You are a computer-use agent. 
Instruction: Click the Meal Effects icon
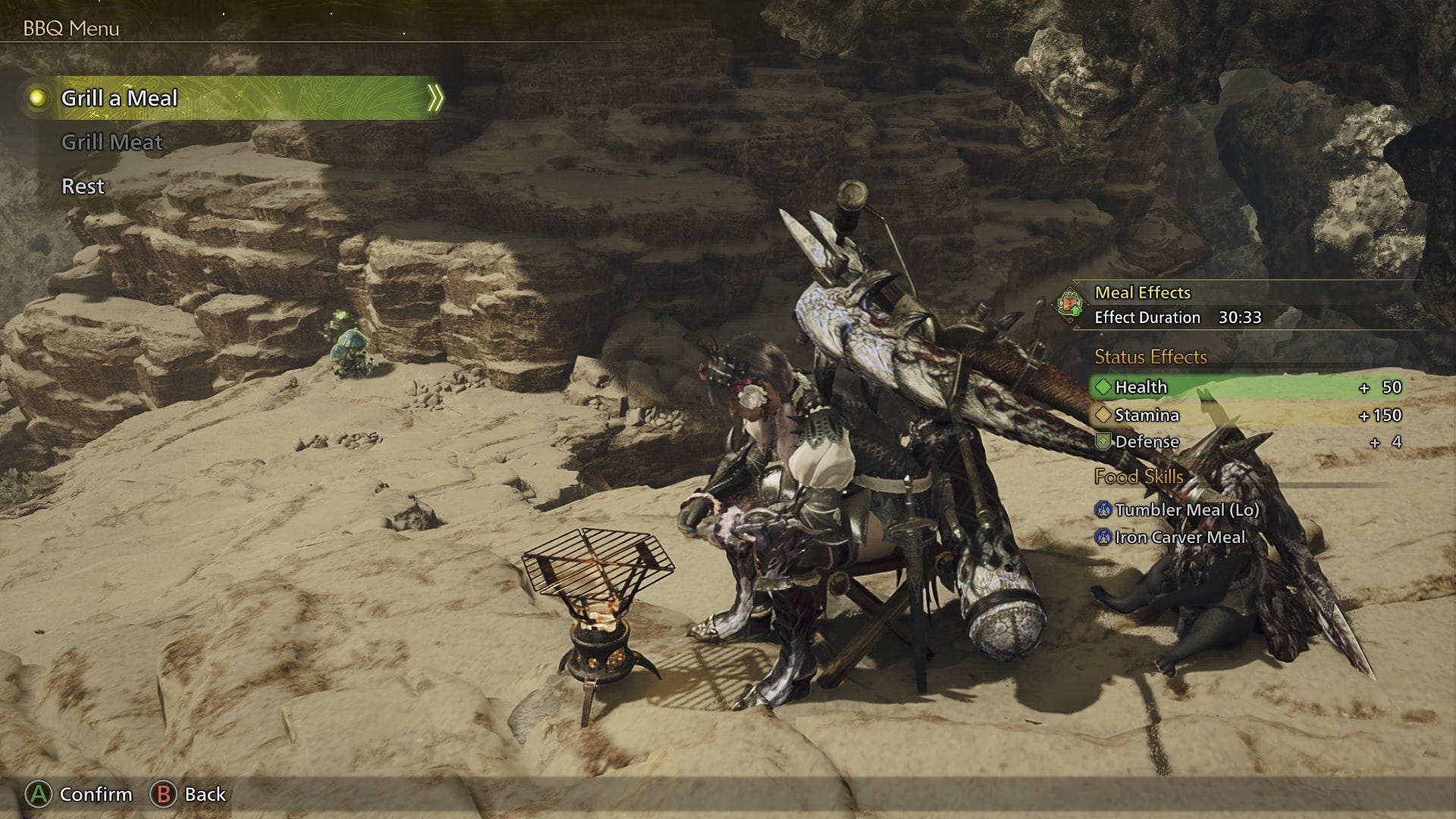pyautogui.click(x=1070, y=304)
